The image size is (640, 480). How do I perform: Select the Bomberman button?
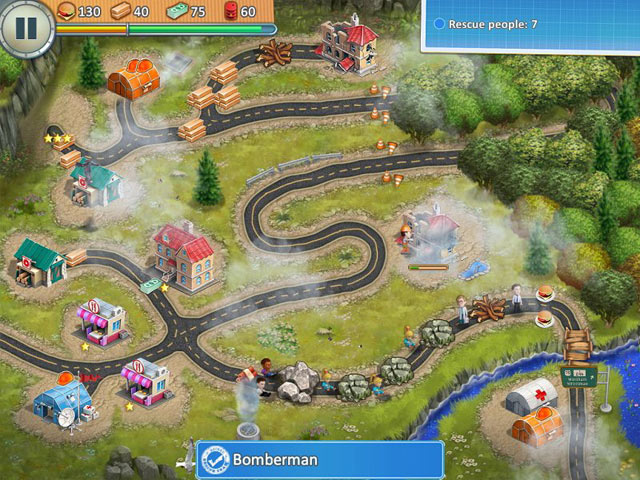319,460
